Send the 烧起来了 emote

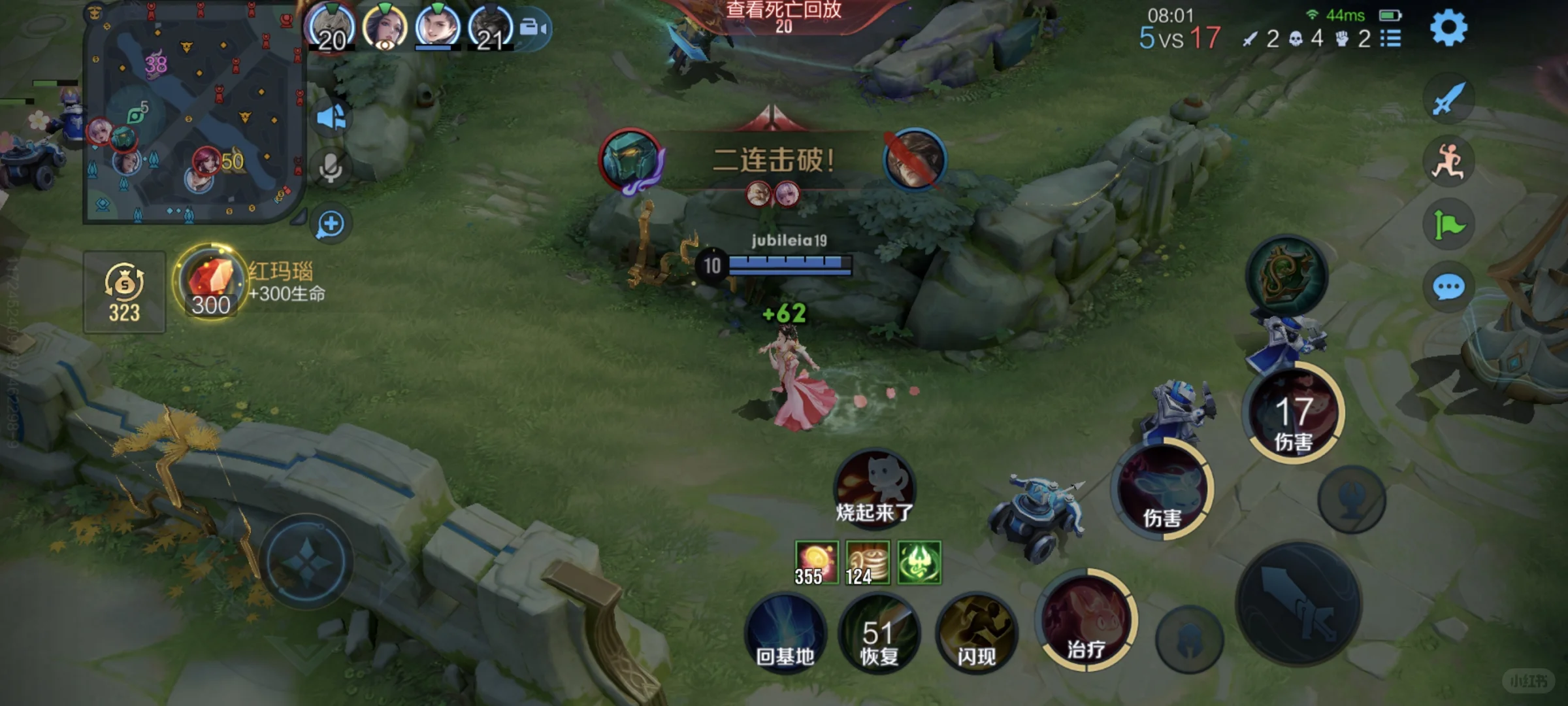(x=874, y=488)
